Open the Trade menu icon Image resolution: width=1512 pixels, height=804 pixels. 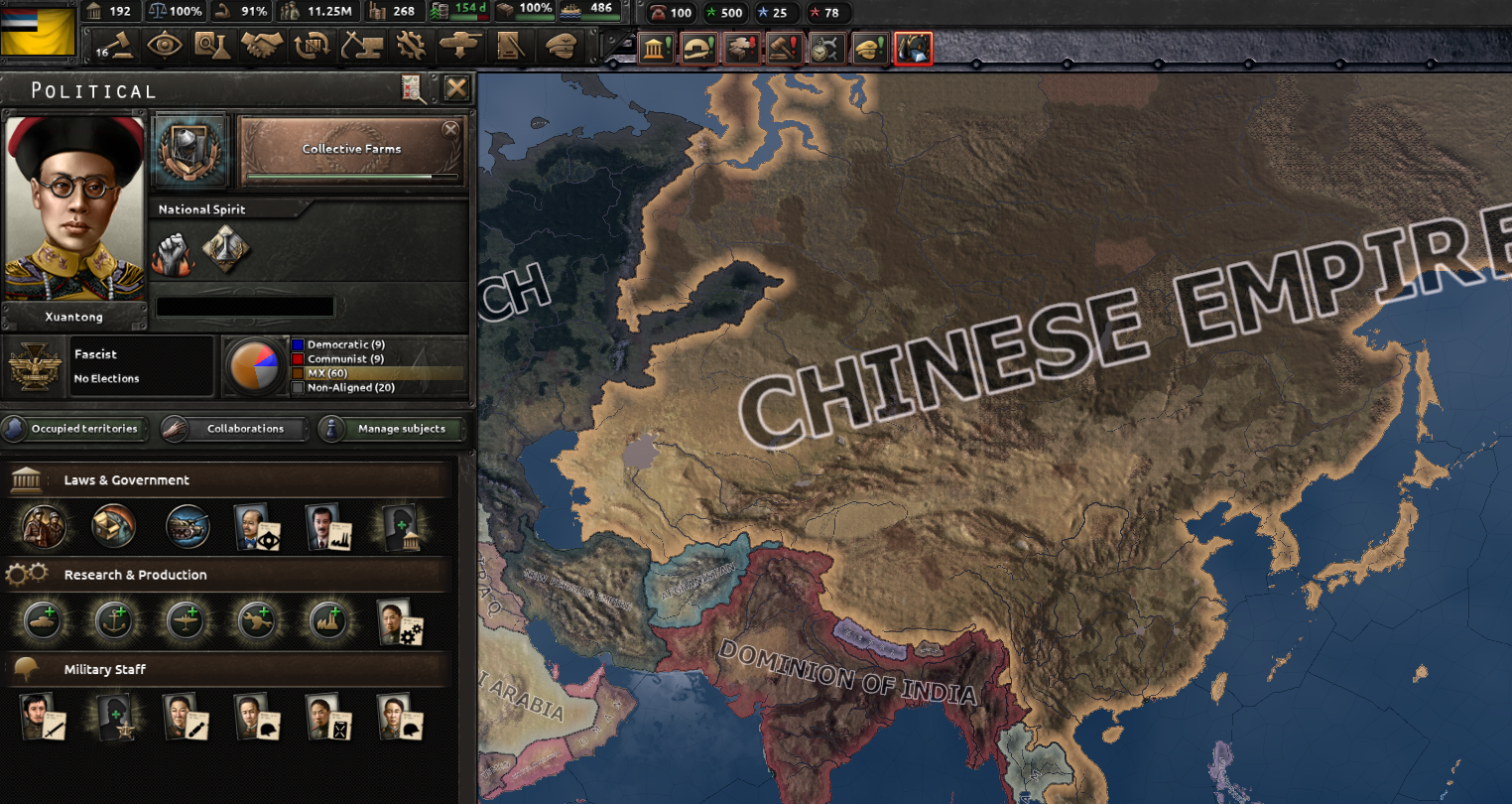[311, 47]
